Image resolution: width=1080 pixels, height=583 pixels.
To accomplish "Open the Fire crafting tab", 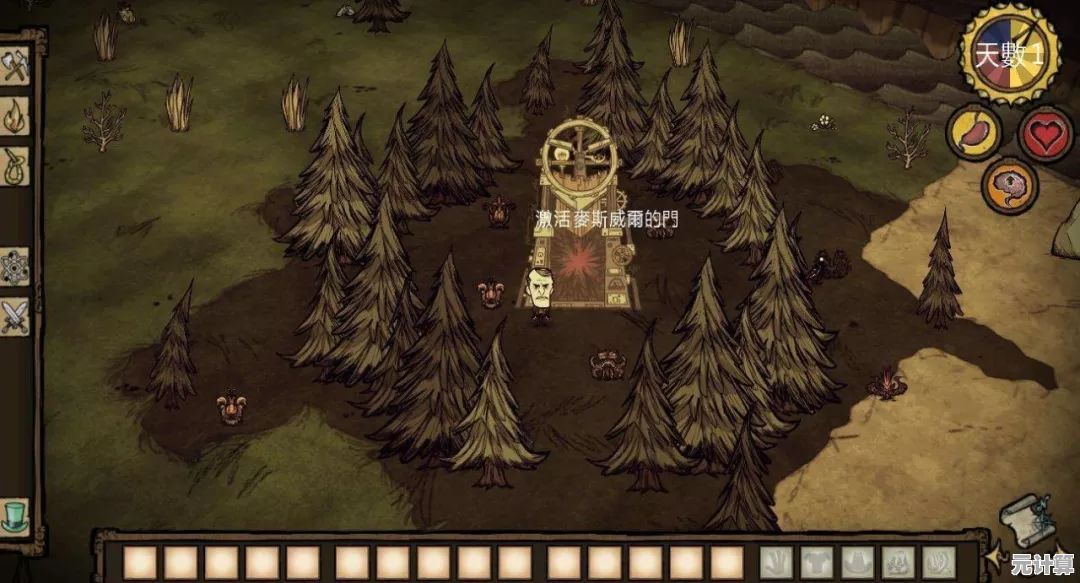I will [x=15, y=115].
